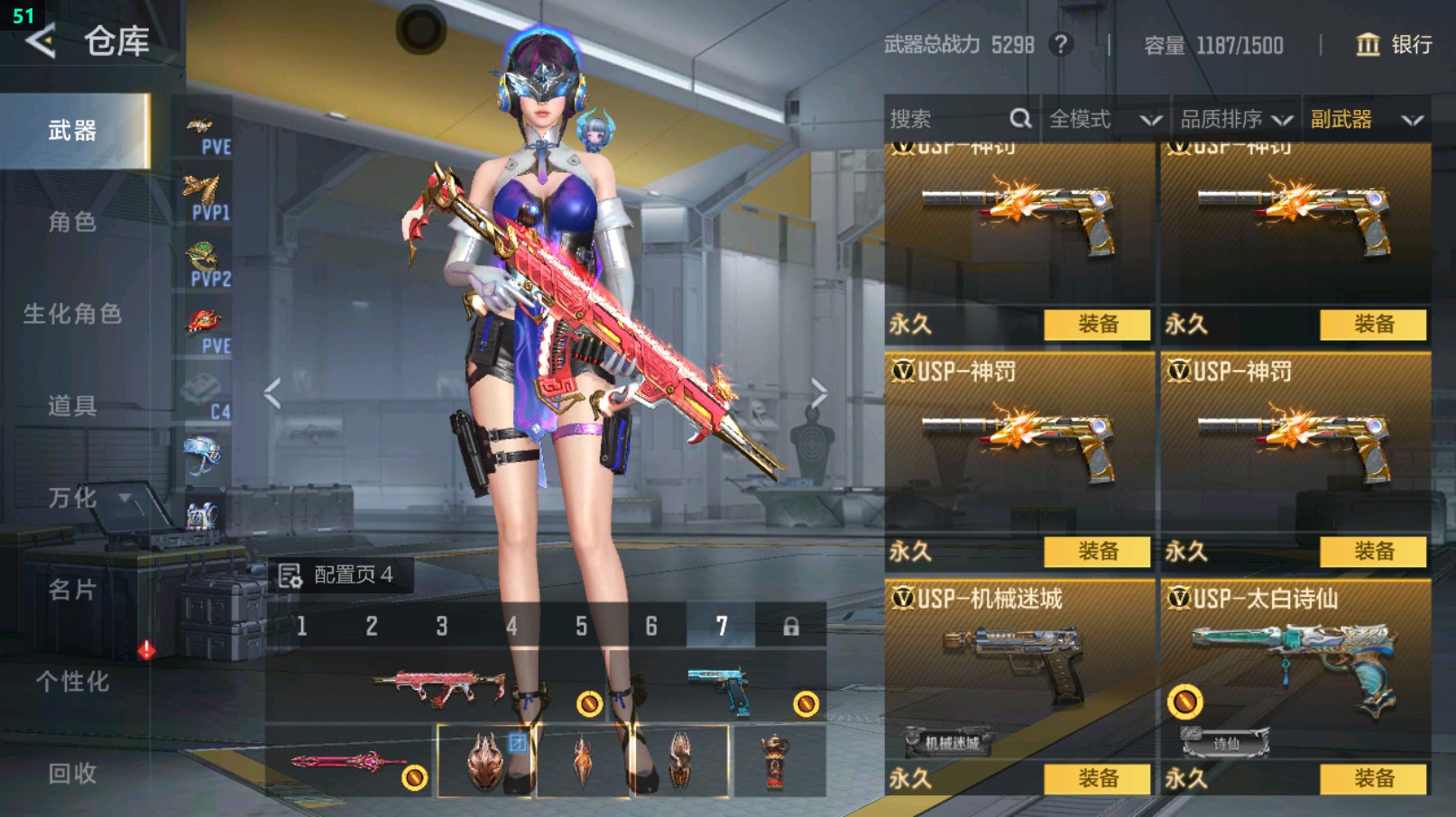Screen dimensions: 1456x817
Task: Open the 回收 recycle section
Action: tap(72, 774)
